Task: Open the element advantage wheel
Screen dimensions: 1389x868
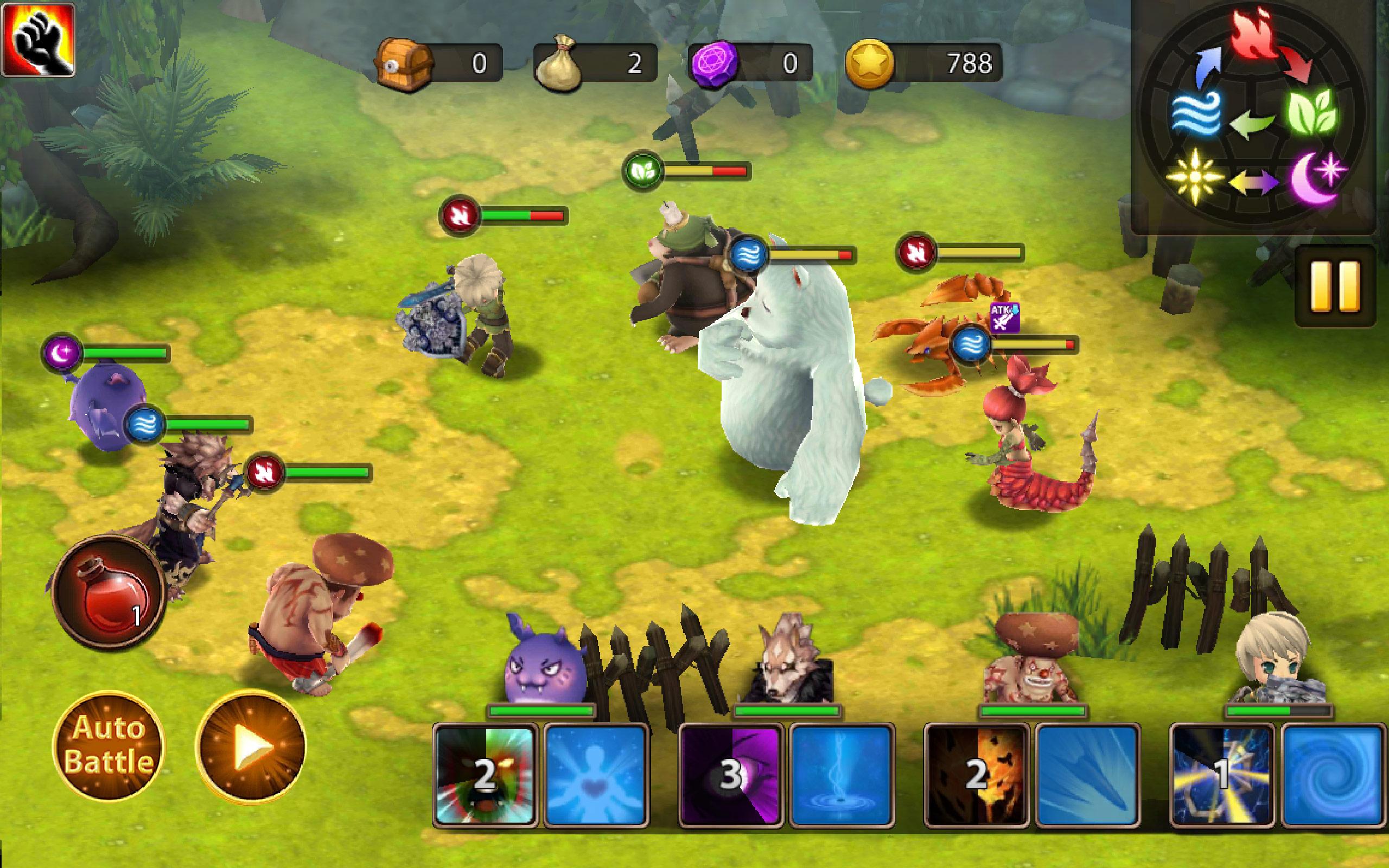Action: click(1254, 115)
